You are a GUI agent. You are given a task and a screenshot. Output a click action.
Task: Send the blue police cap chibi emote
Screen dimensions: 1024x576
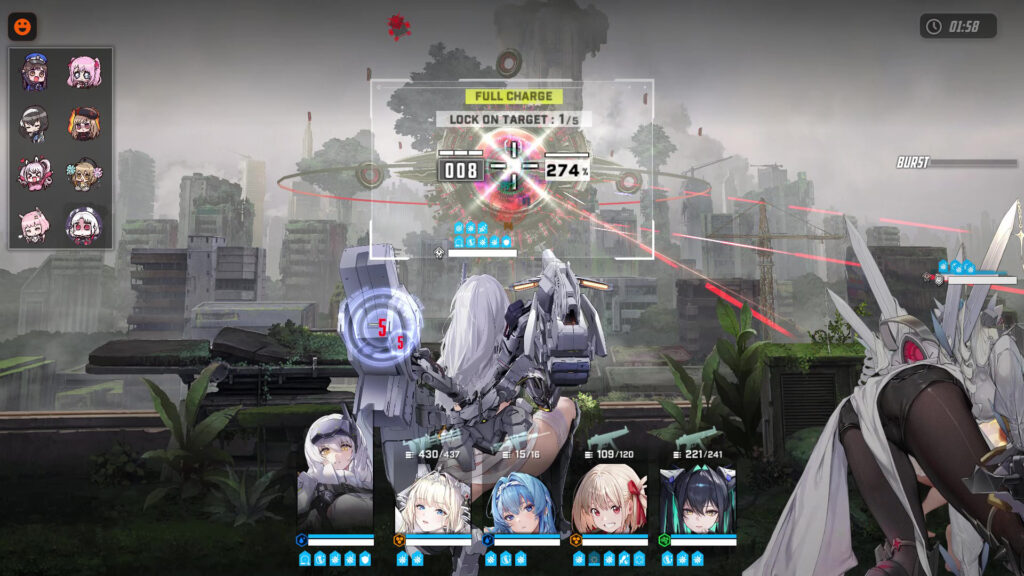pyautogui.click(x=35, y=72)
